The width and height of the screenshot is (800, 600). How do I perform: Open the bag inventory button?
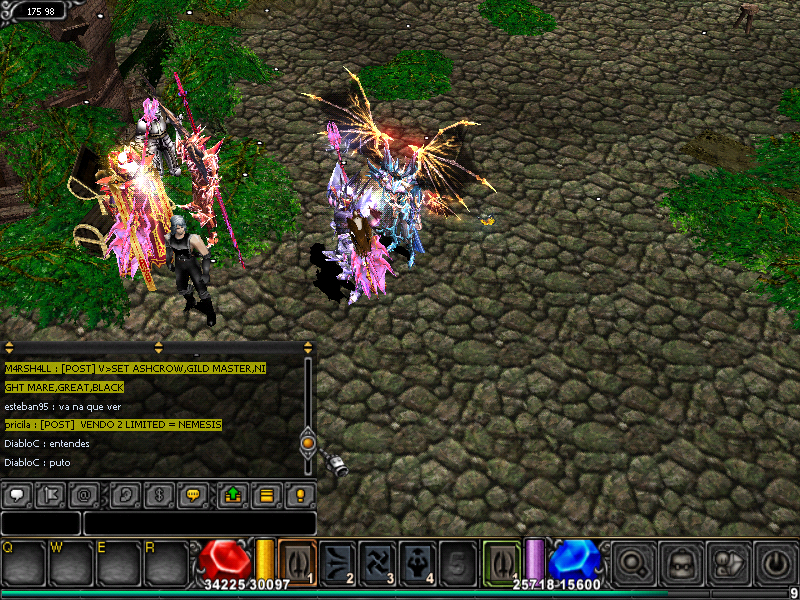point(681,563)
